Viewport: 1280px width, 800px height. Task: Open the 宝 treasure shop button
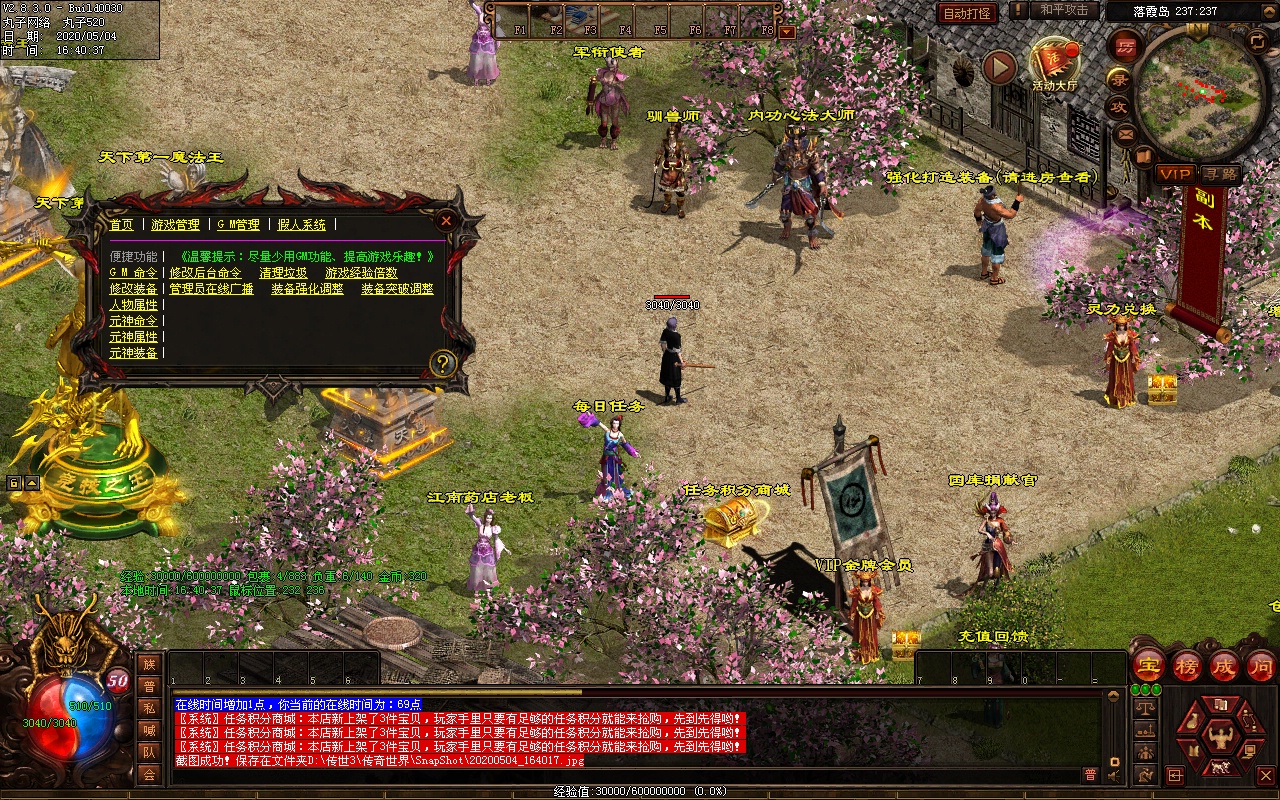pyautogui.click(x=1149, y=666)
